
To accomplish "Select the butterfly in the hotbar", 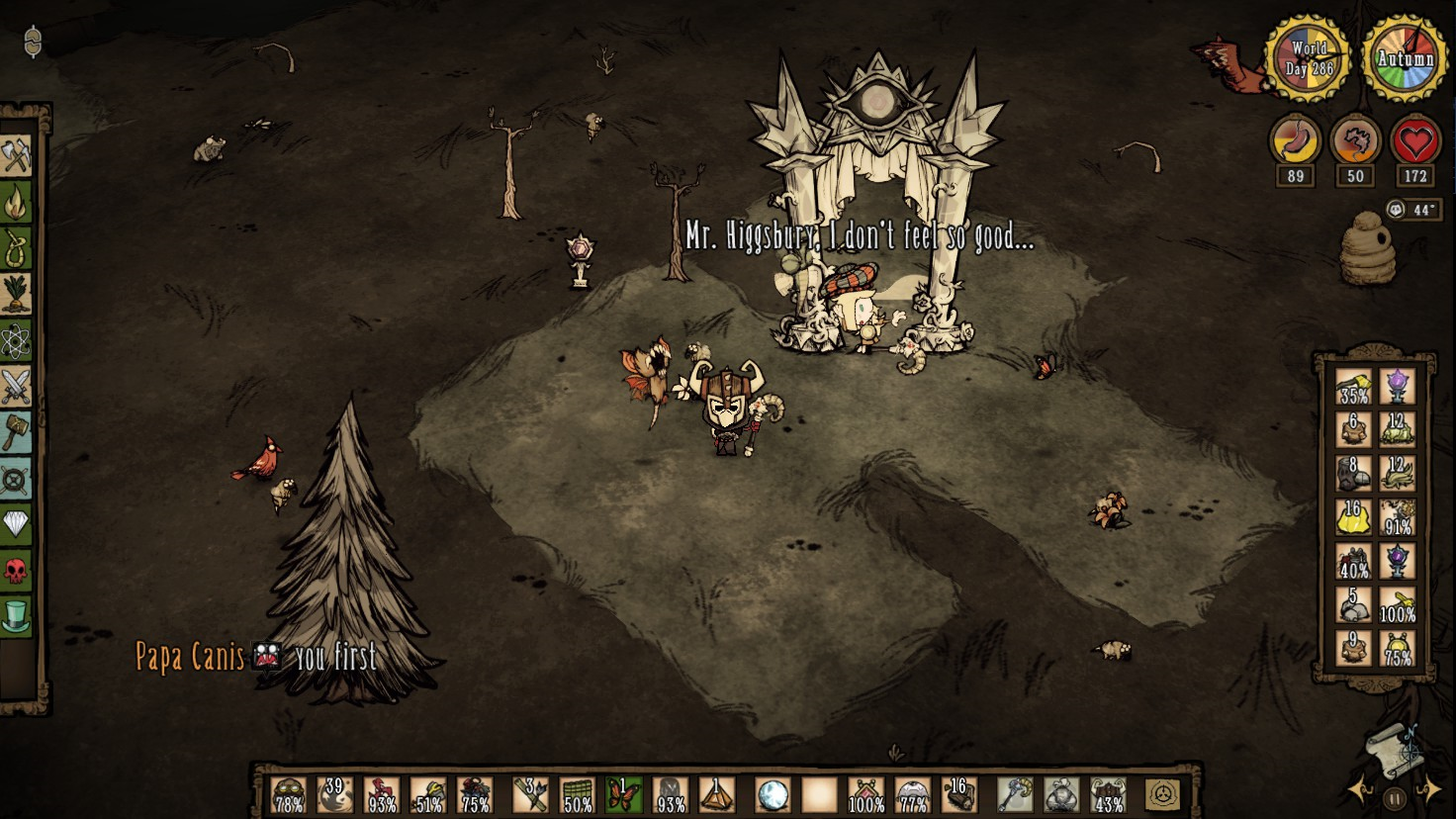I will click(x=623, y=794).
